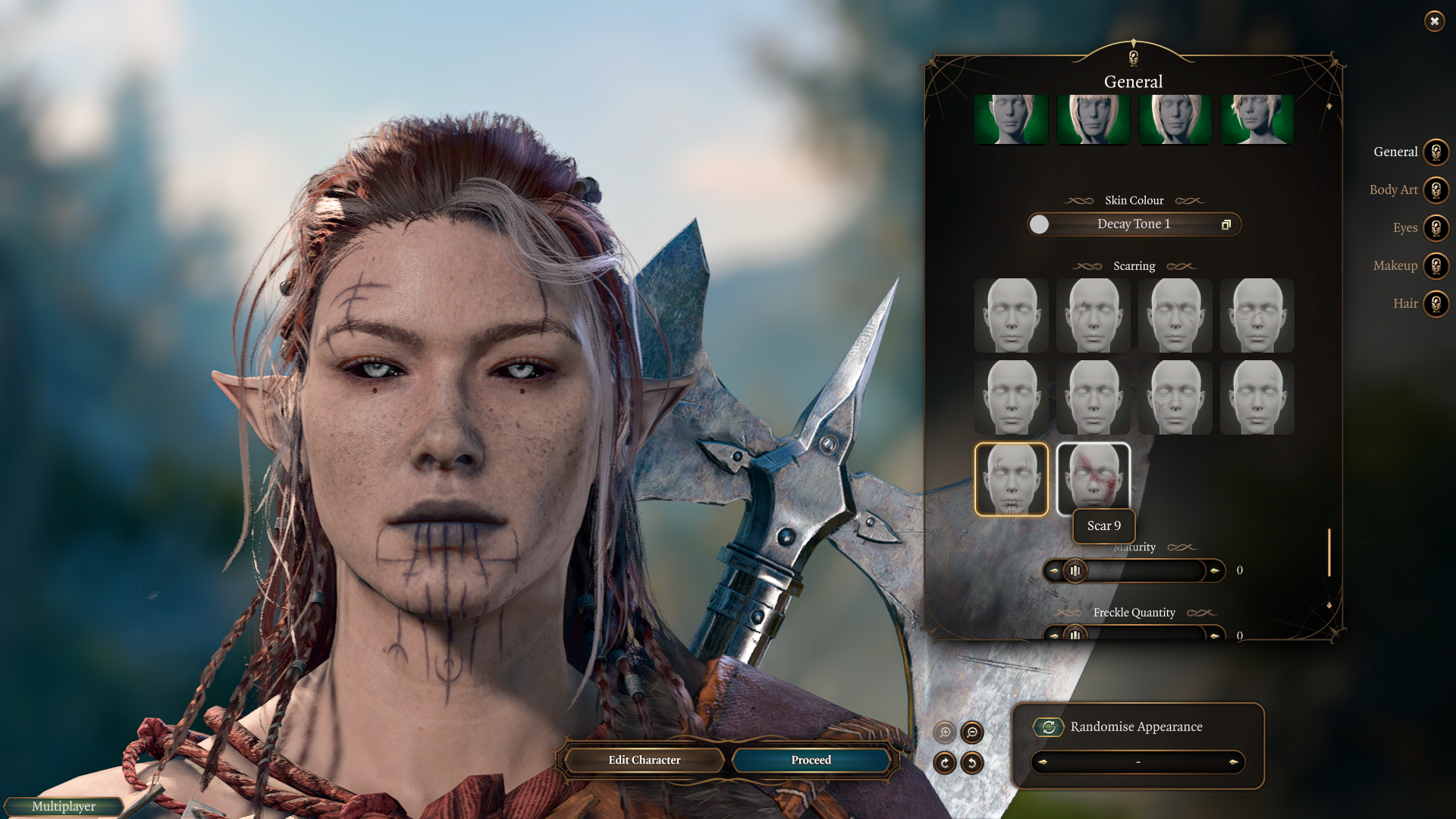Click the zoom in magnifier icon
Image resolution: width=1456 pixels, height=819 pixels.
pos(945,733)
